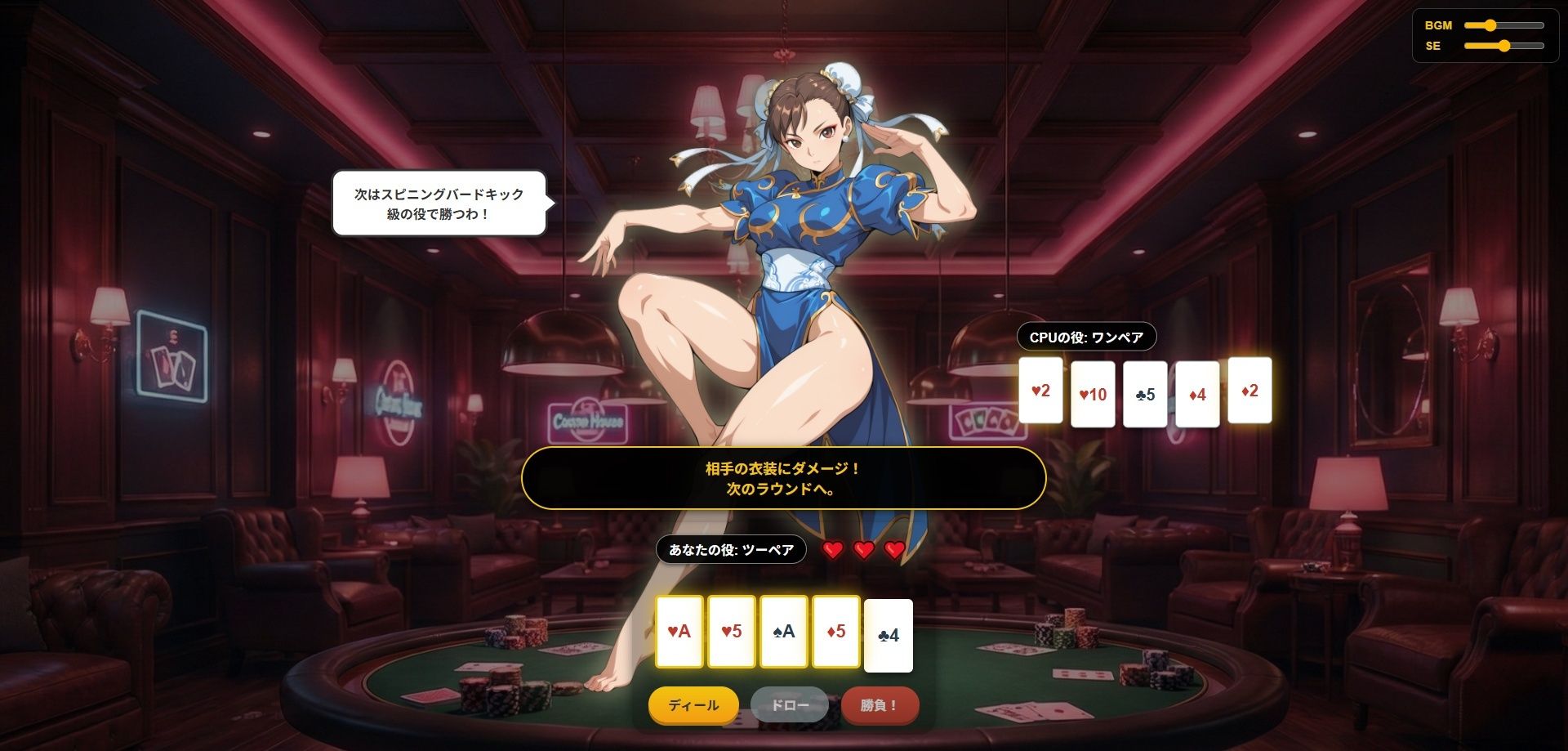Select the Ace of Spades card
Screen dimensions: 1568x751
pyautogui.click(x=784, y=631)
